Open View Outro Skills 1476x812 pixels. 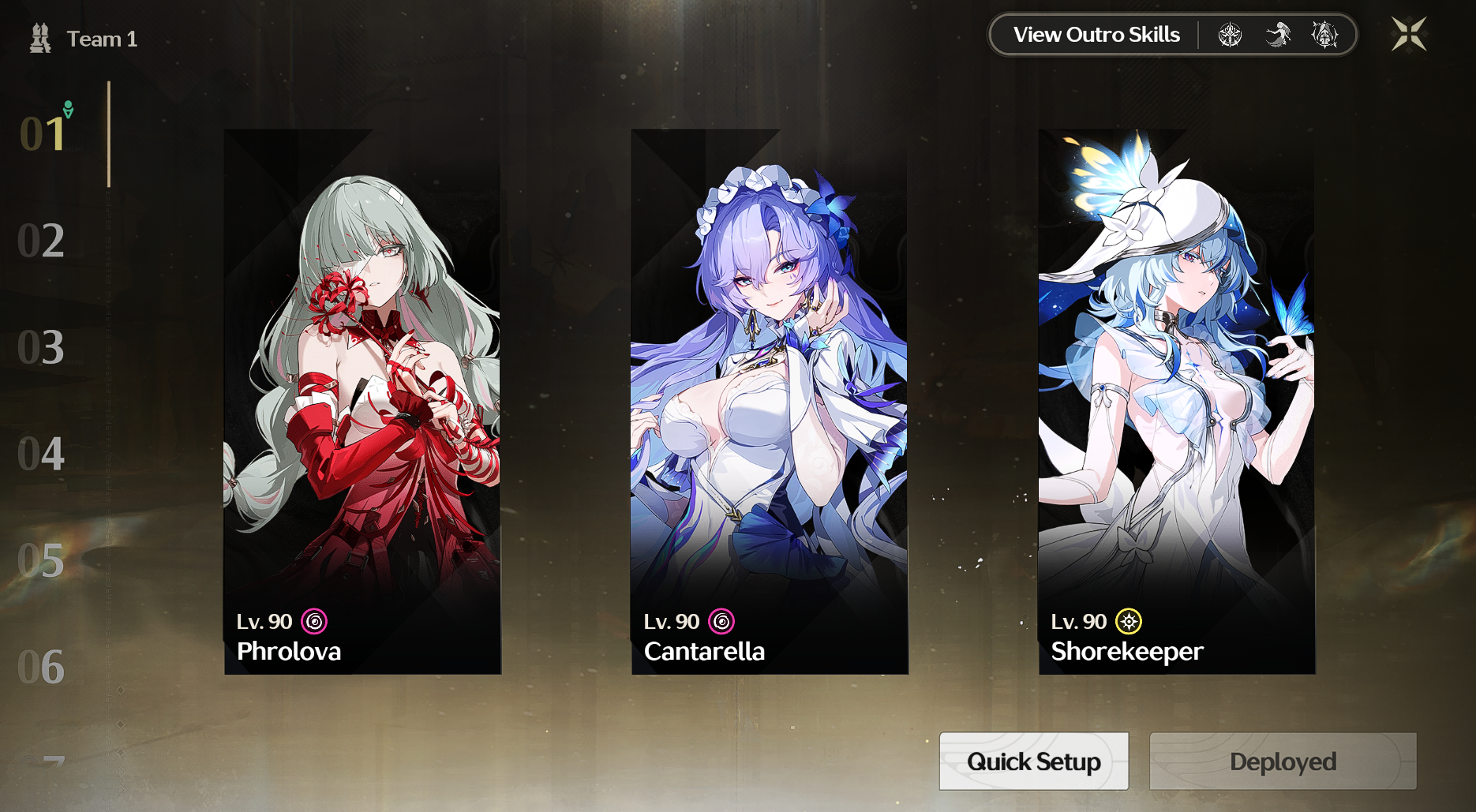point(1096,34)
